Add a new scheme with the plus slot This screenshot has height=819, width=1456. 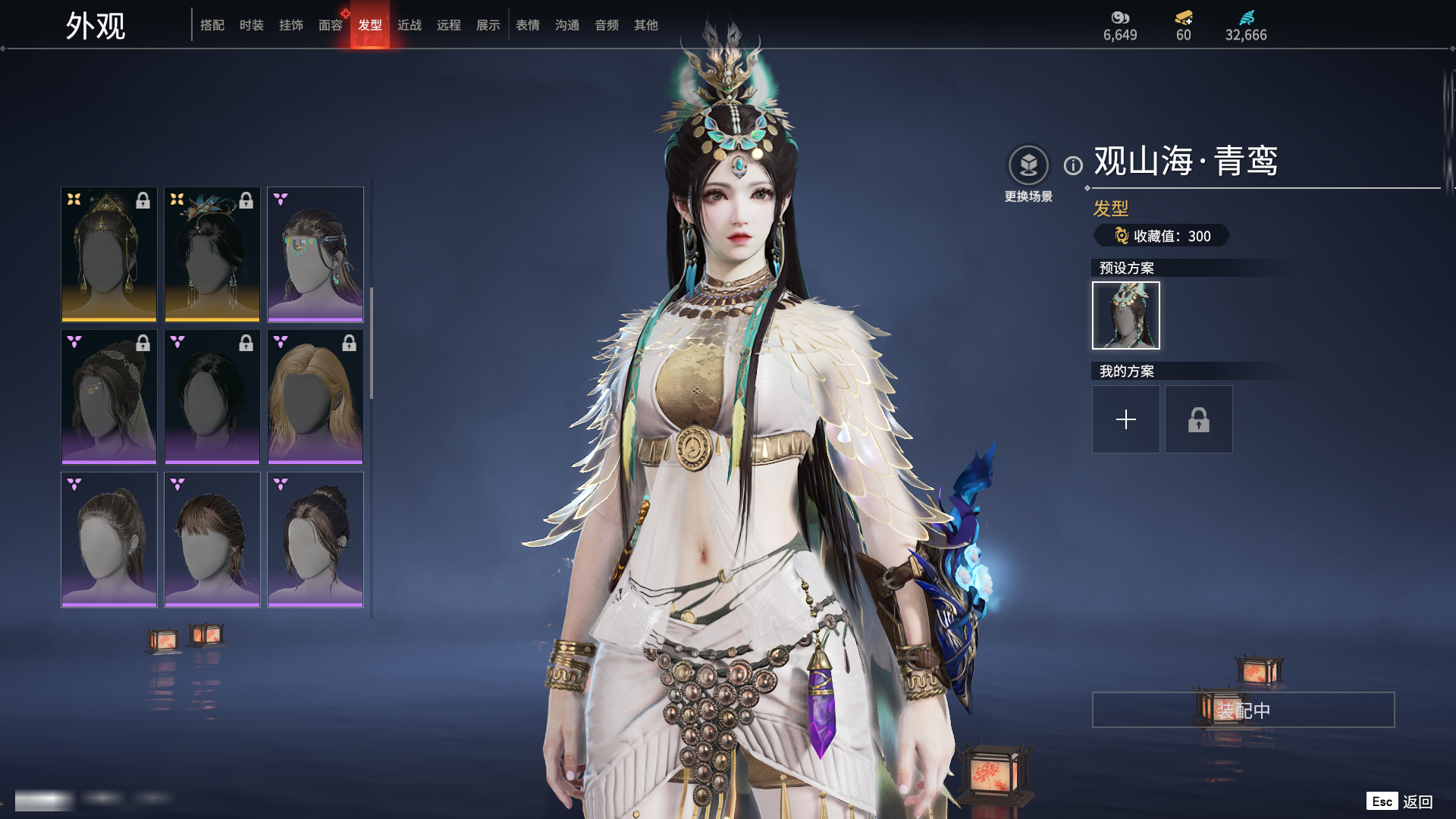point(1125,419)
